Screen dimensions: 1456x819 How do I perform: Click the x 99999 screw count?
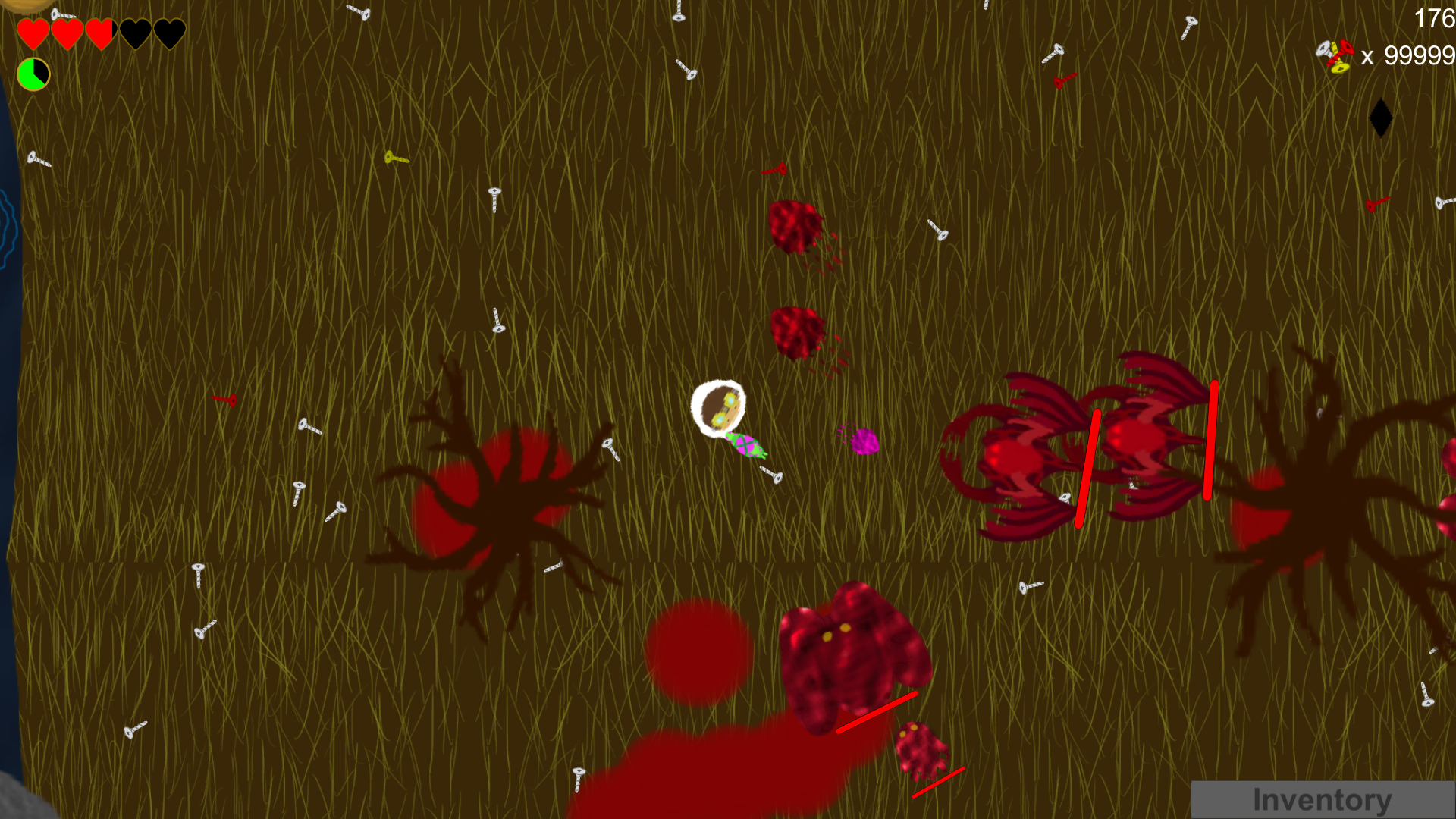pyautogui.click(x=1412, y=55)
